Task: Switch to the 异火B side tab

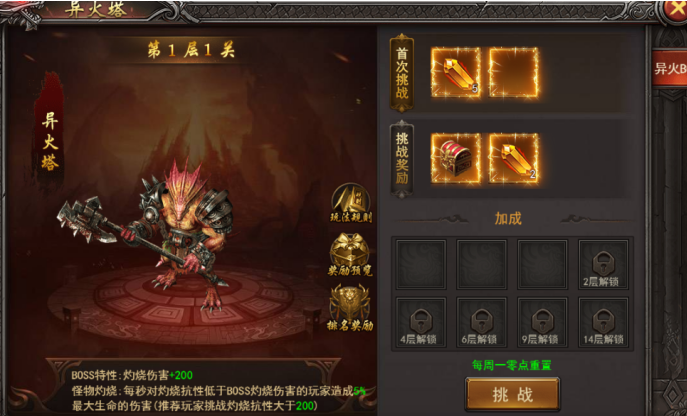Action: pos(670,70)
